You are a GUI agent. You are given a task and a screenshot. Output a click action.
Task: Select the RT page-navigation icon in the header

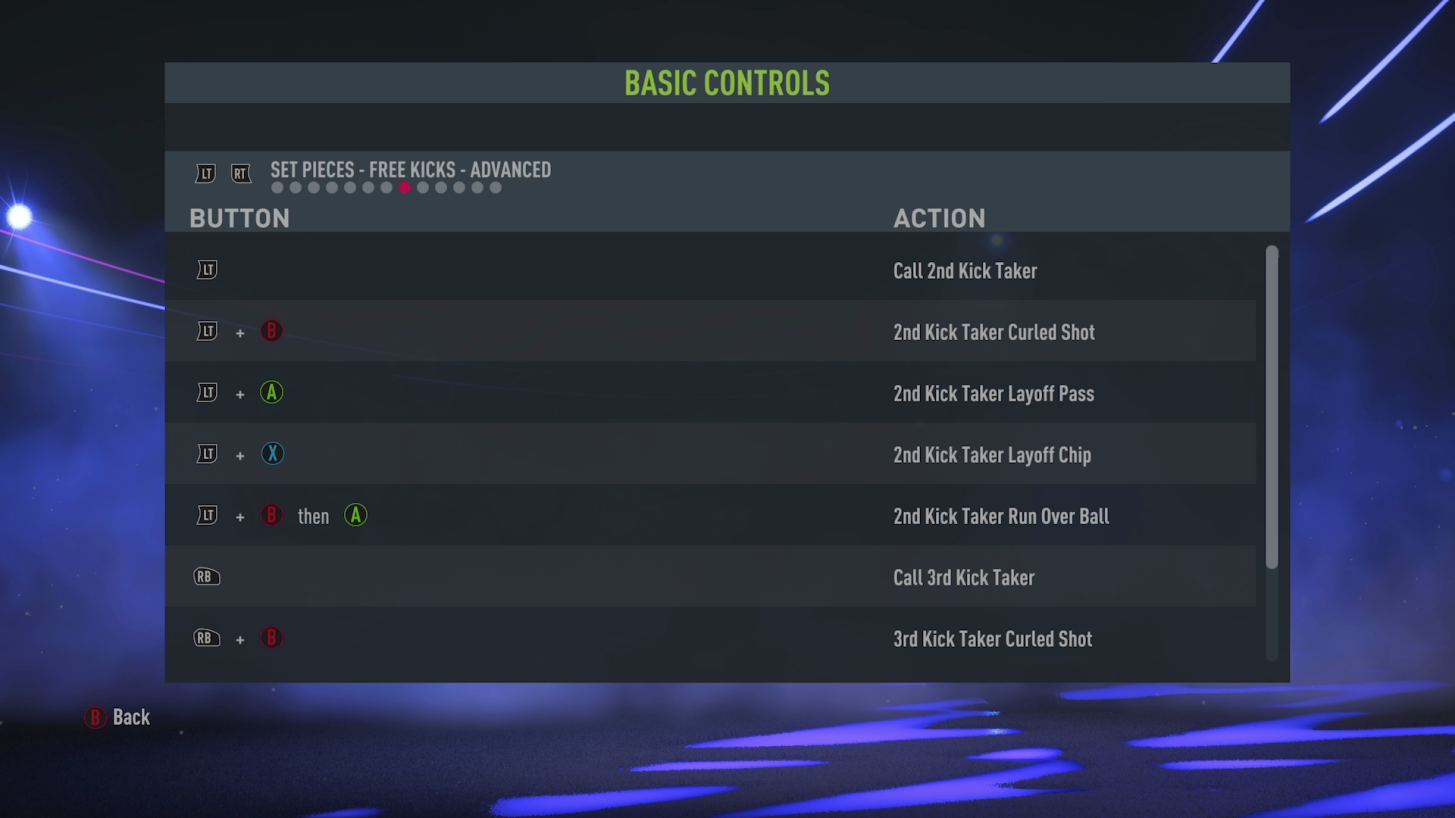tap(241, 173)
